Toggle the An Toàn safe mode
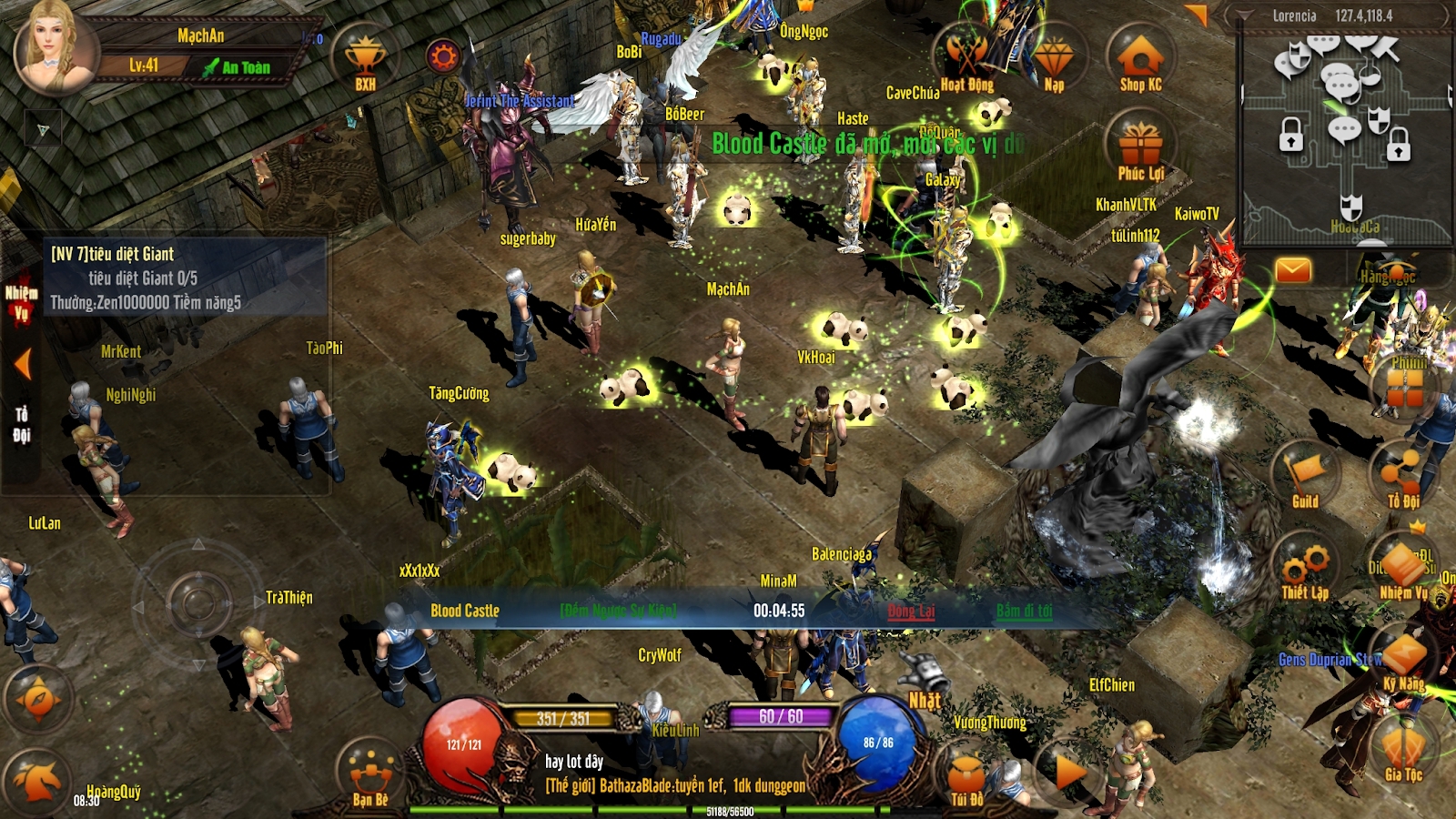The height and width of the screenshot is (819, 1456). (x=237, y=67)
